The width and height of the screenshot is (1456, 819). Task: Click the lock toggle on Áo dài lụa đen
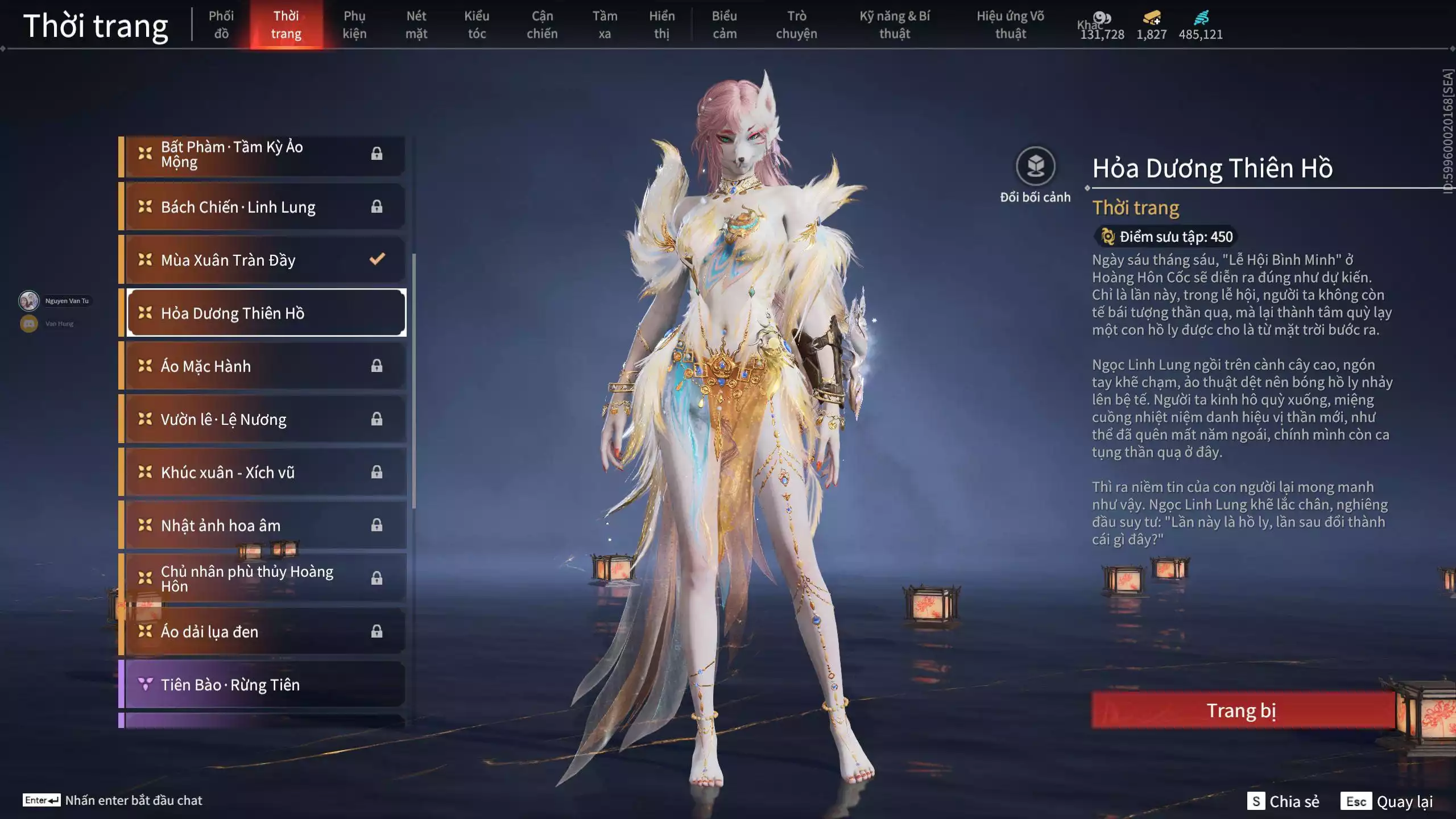pos(375,631)
